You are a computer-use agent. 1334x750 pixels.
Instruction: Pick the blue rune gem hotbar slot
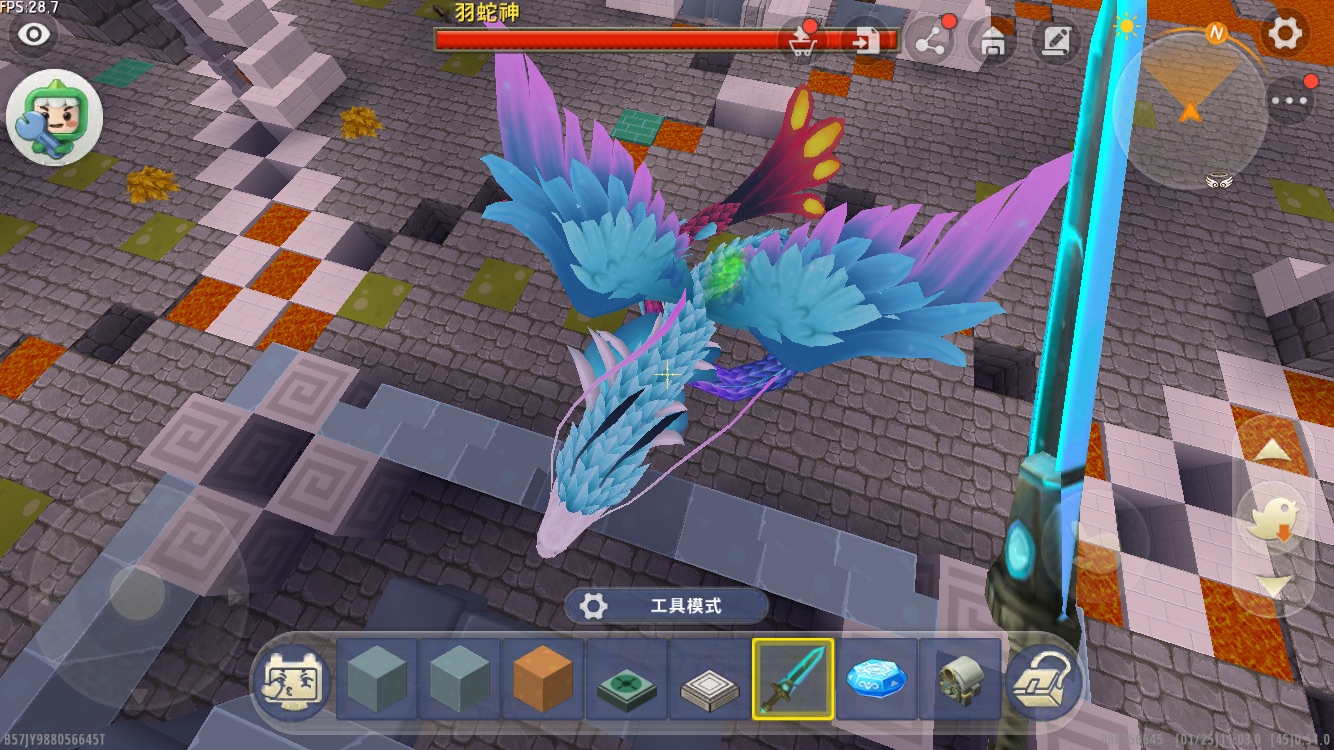876,680
